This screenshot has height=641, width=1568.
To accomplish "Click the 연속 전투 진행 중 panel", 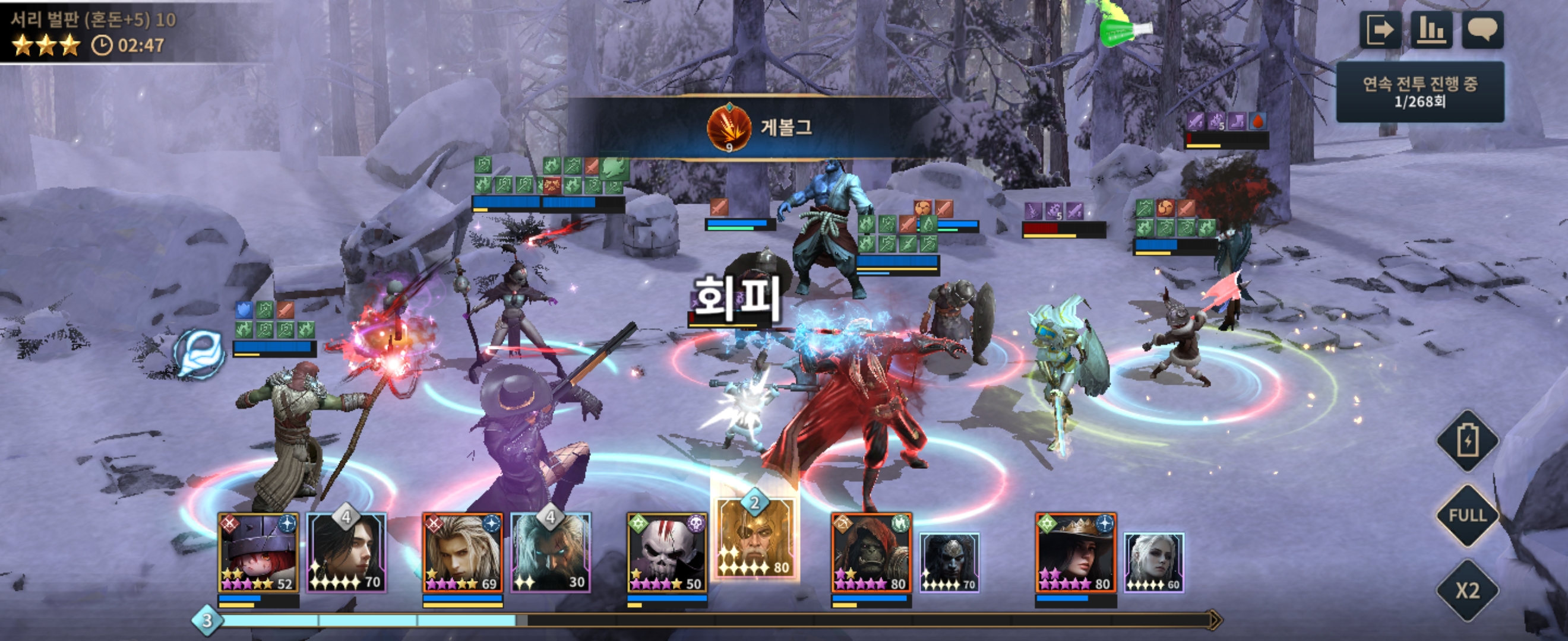I will tap(1420, 92).
